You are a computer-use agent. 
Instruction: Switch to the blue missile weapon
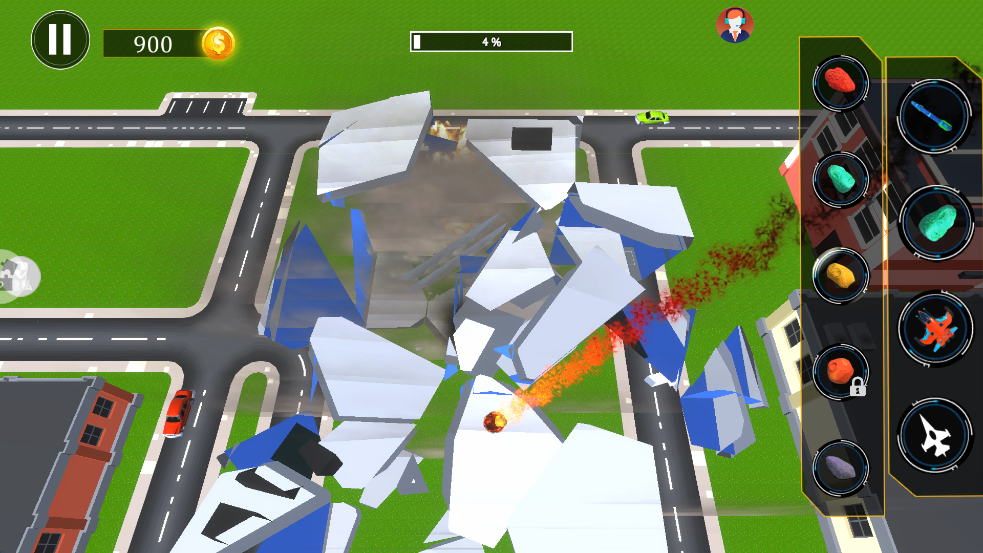(935, 115)
